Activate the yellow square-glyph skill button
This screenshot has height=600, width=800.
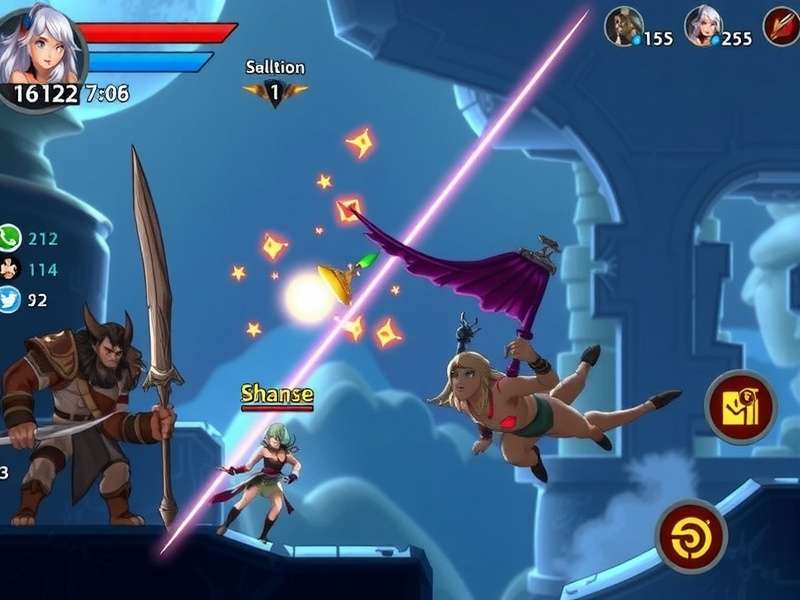(740, 407)
